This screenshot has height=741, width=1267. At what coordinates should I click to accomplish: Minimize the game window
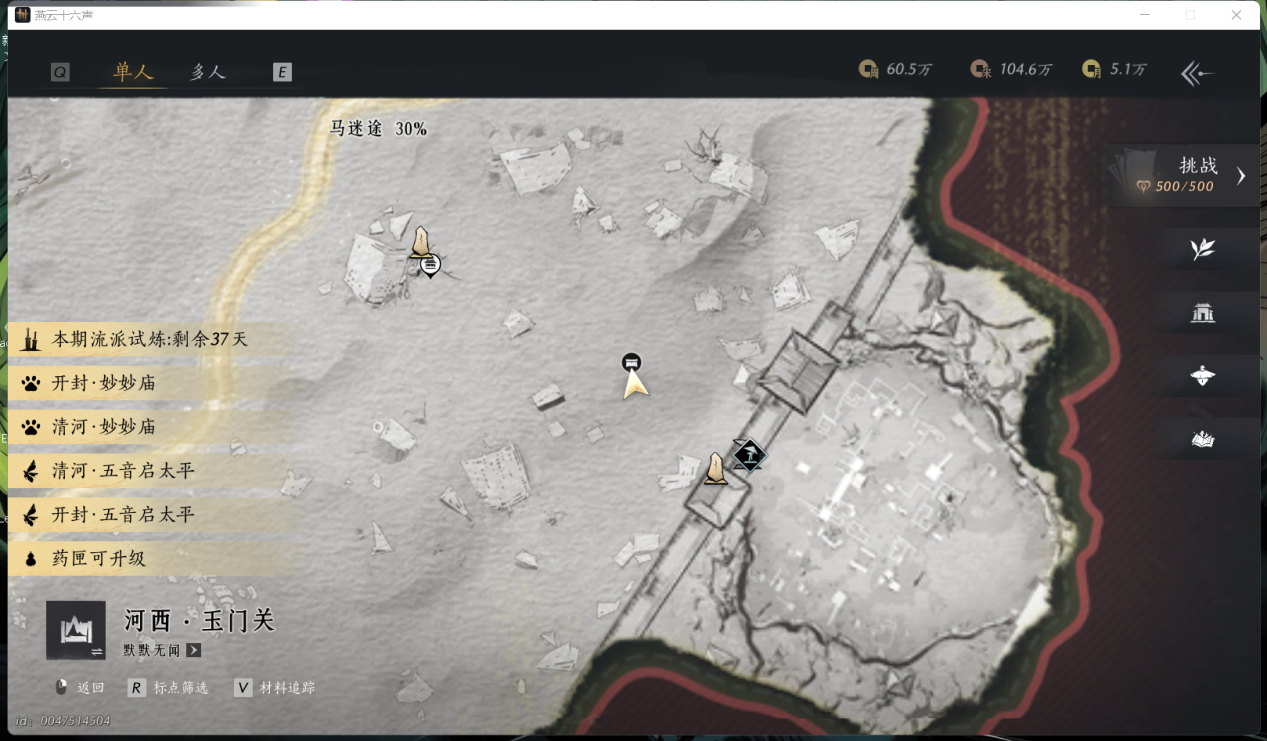click(1144, 15)
